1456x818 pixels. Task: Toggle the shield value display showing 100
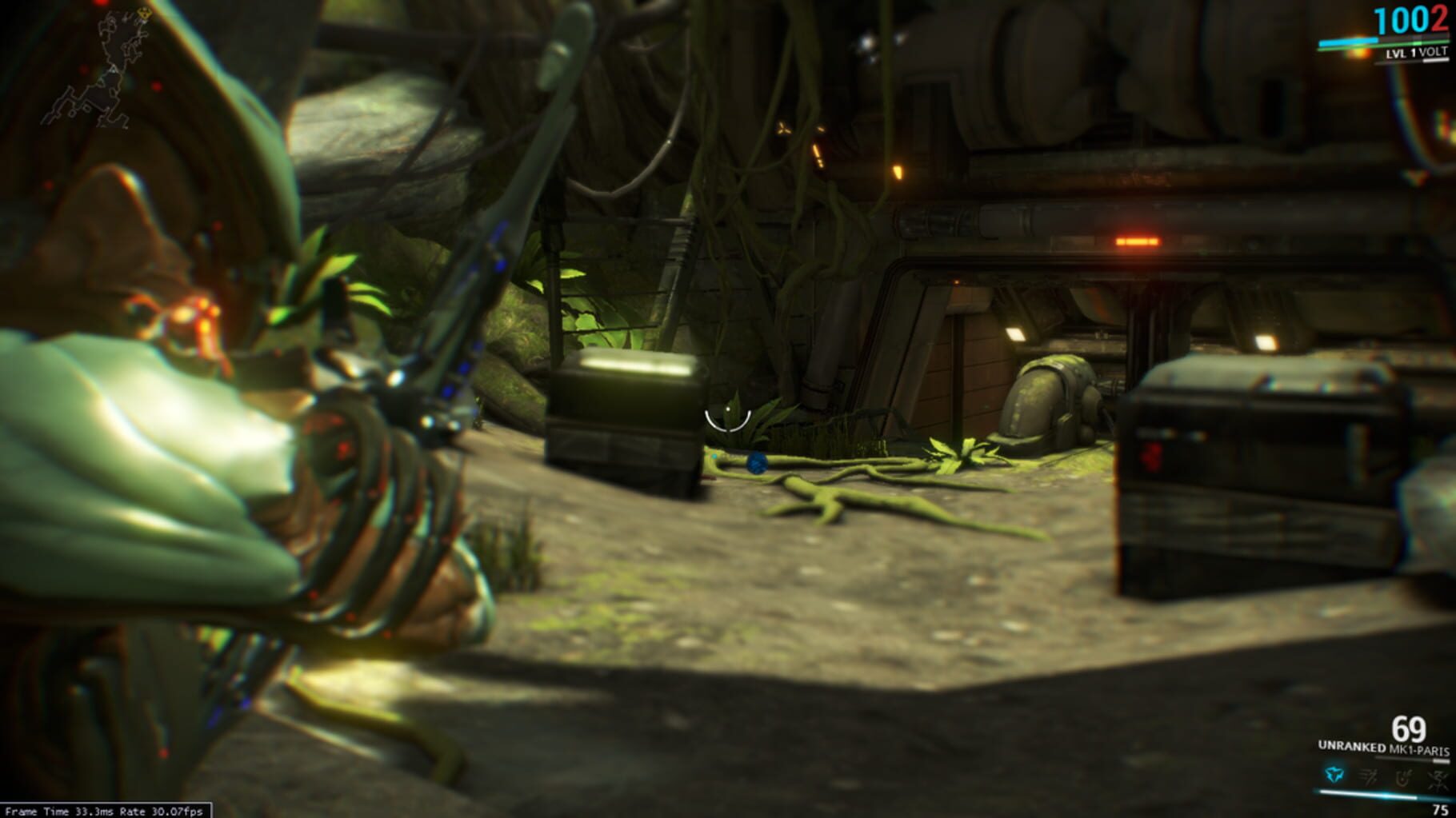click(x=1405, y=20)
